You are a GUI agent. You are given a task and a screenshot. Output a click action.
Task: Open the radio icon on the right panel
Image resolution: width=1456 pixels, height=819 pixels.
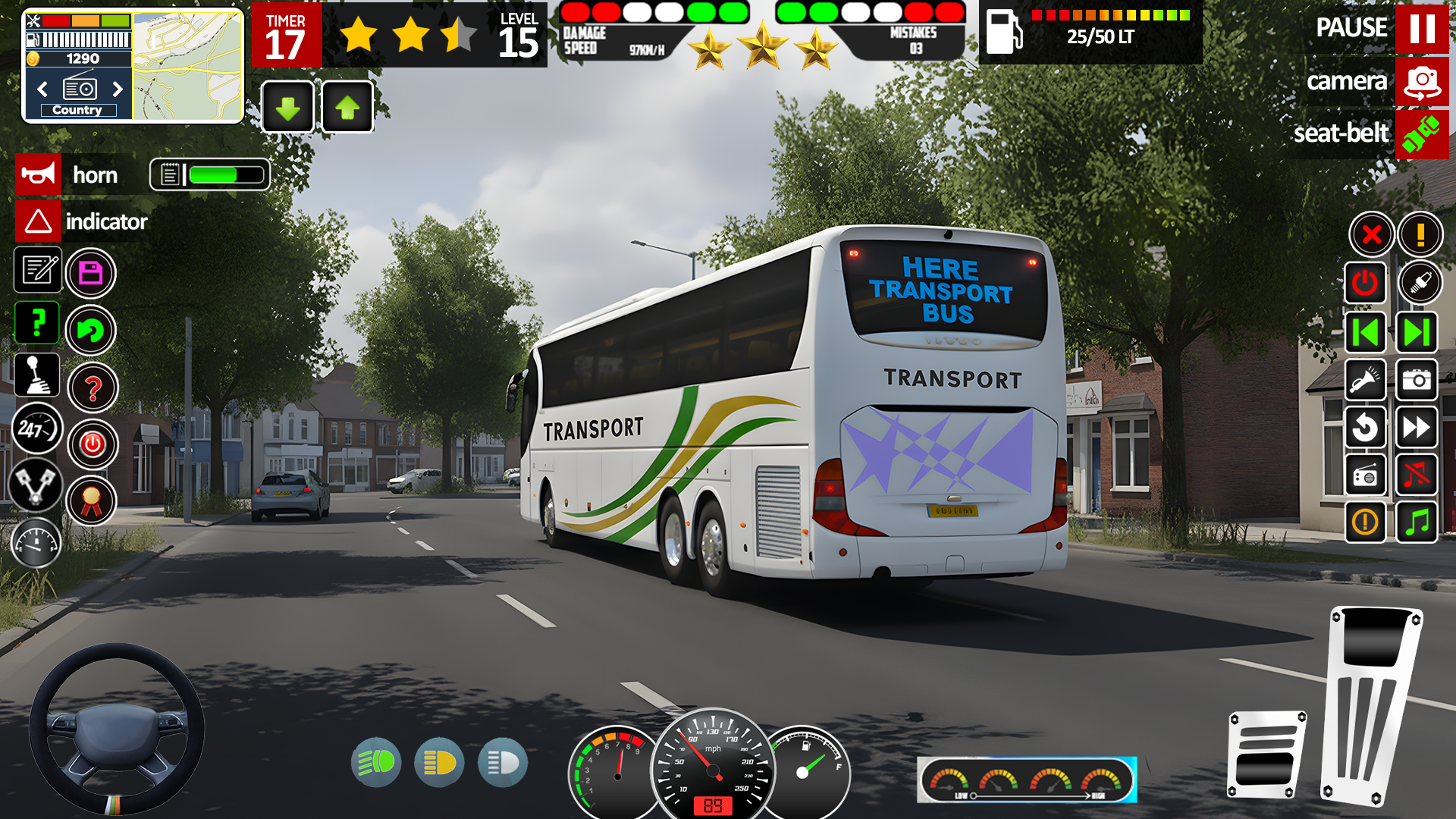[1364, 475]
